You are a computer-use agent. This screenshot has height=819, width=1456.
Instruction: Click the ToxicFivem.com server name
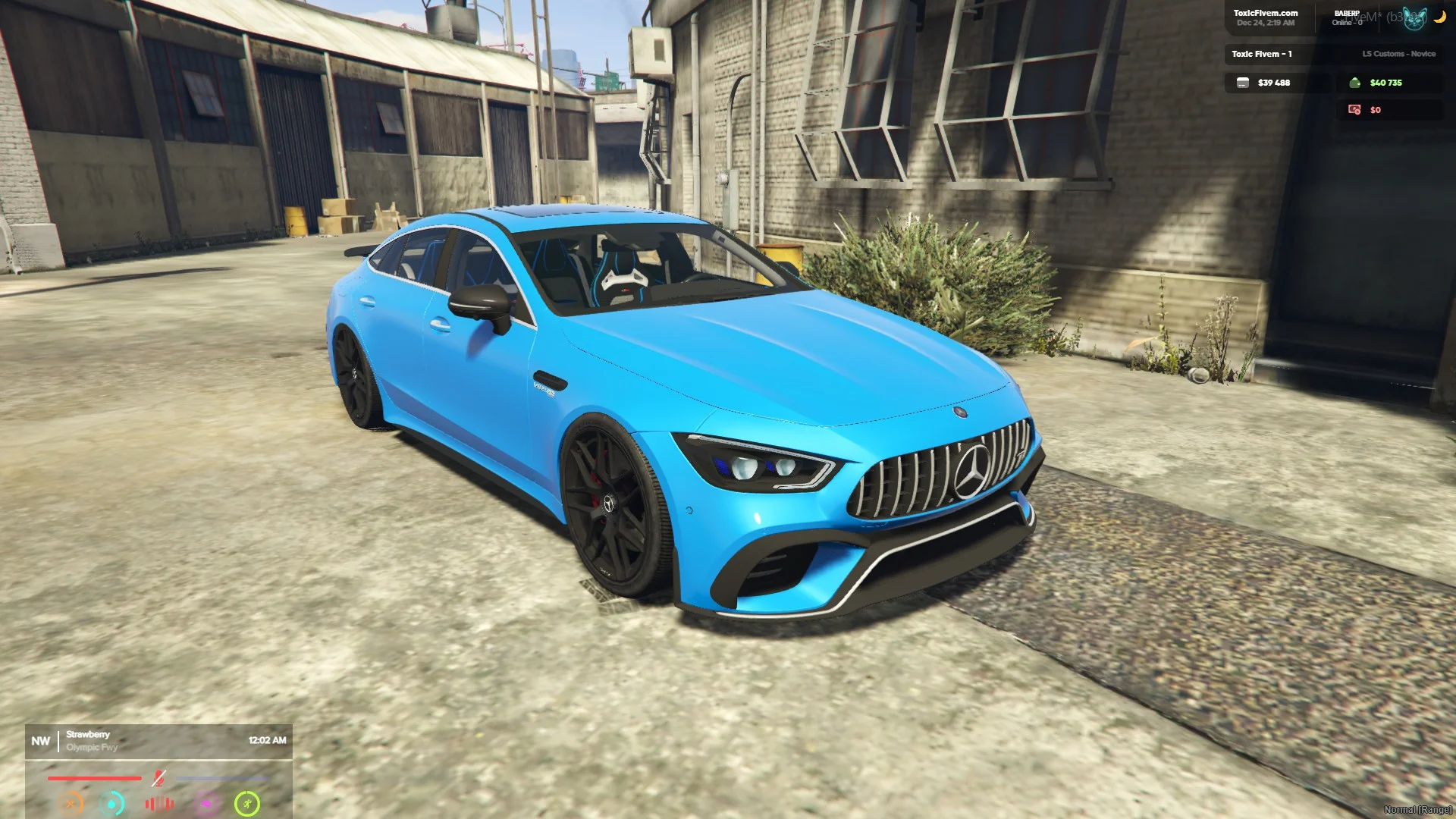(1265, 13)
